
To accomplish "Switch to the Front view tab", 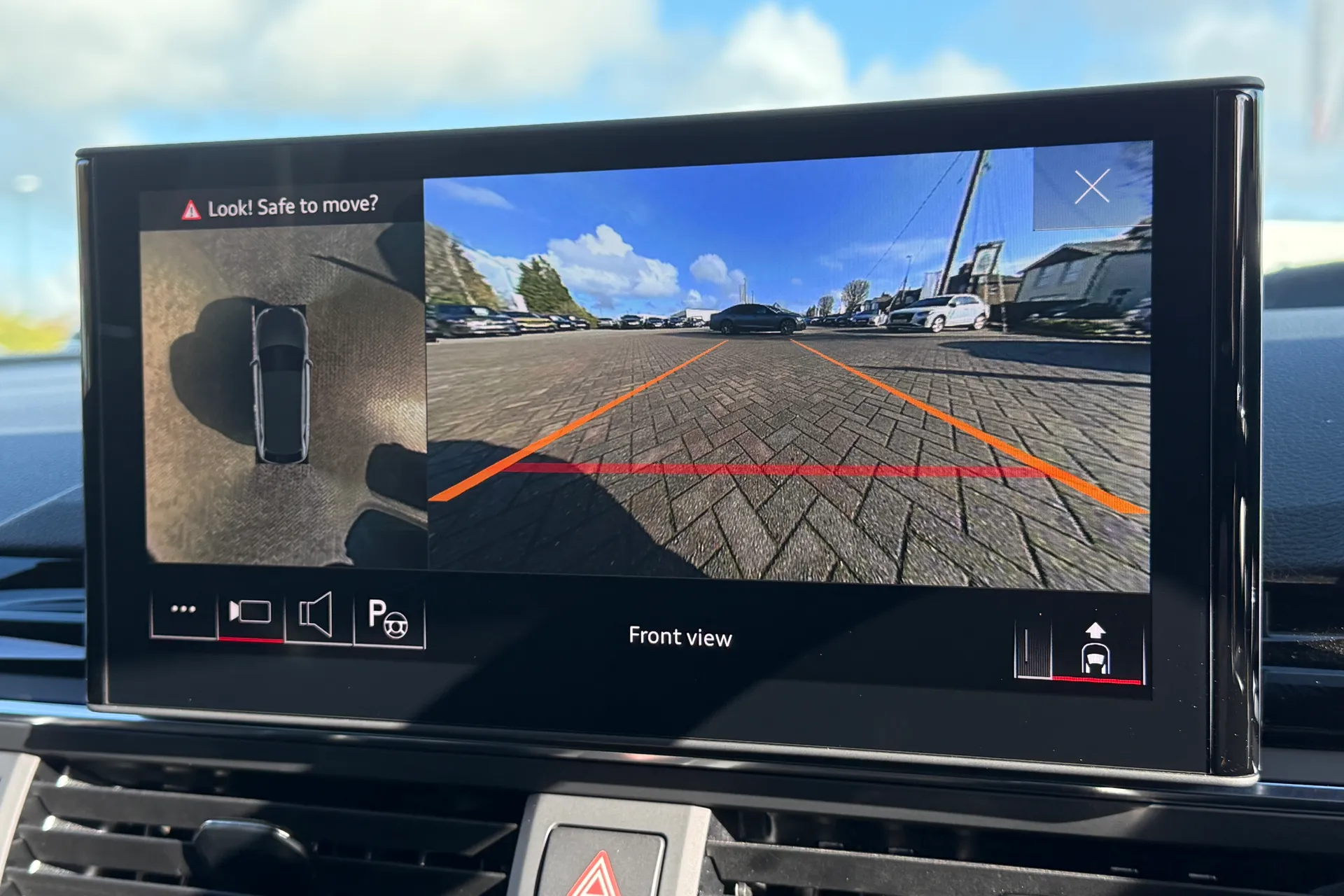I will (x=680, y=637).
